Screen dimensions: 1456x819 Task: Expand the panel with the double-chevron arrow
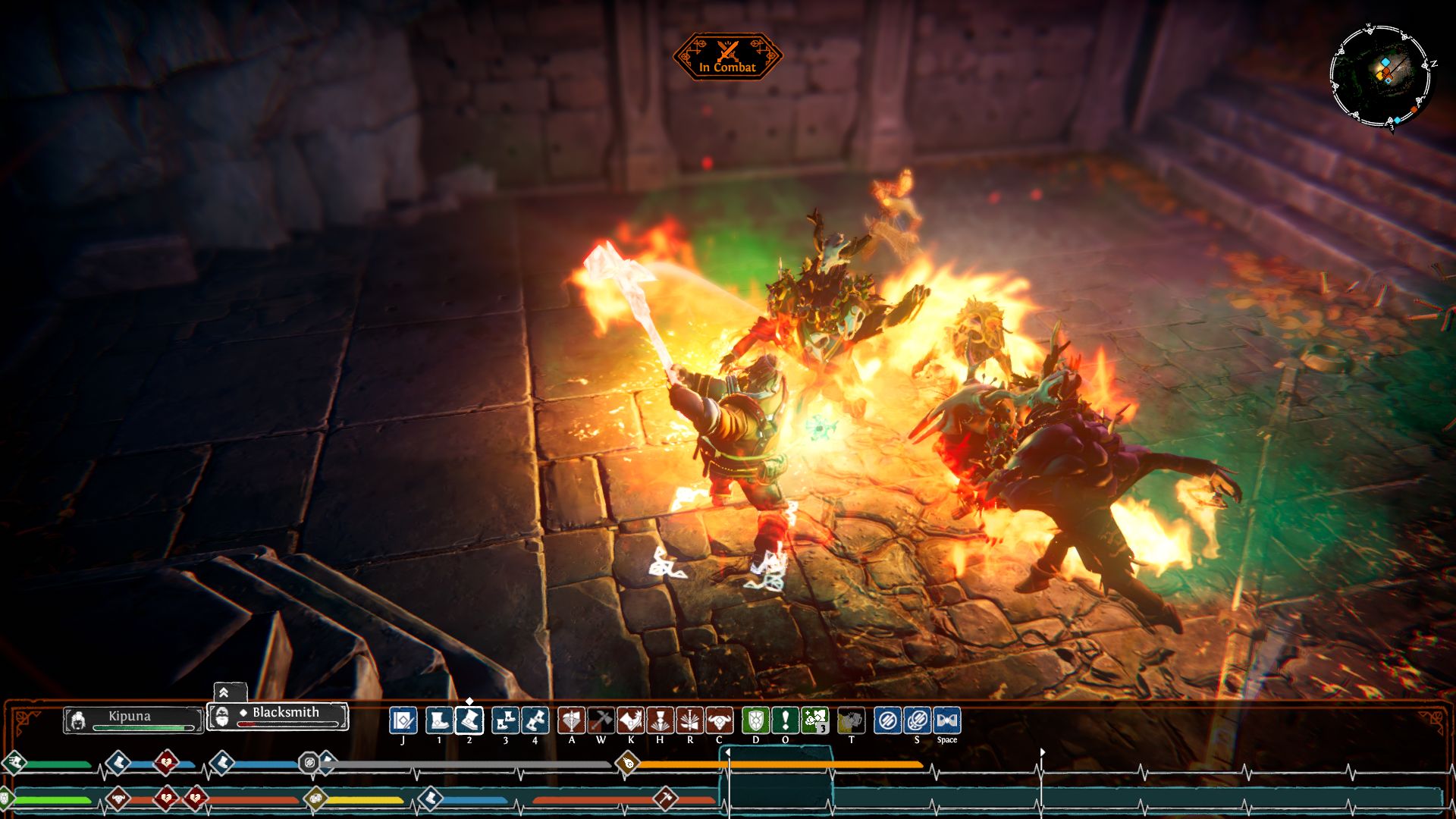coord(224,692)
